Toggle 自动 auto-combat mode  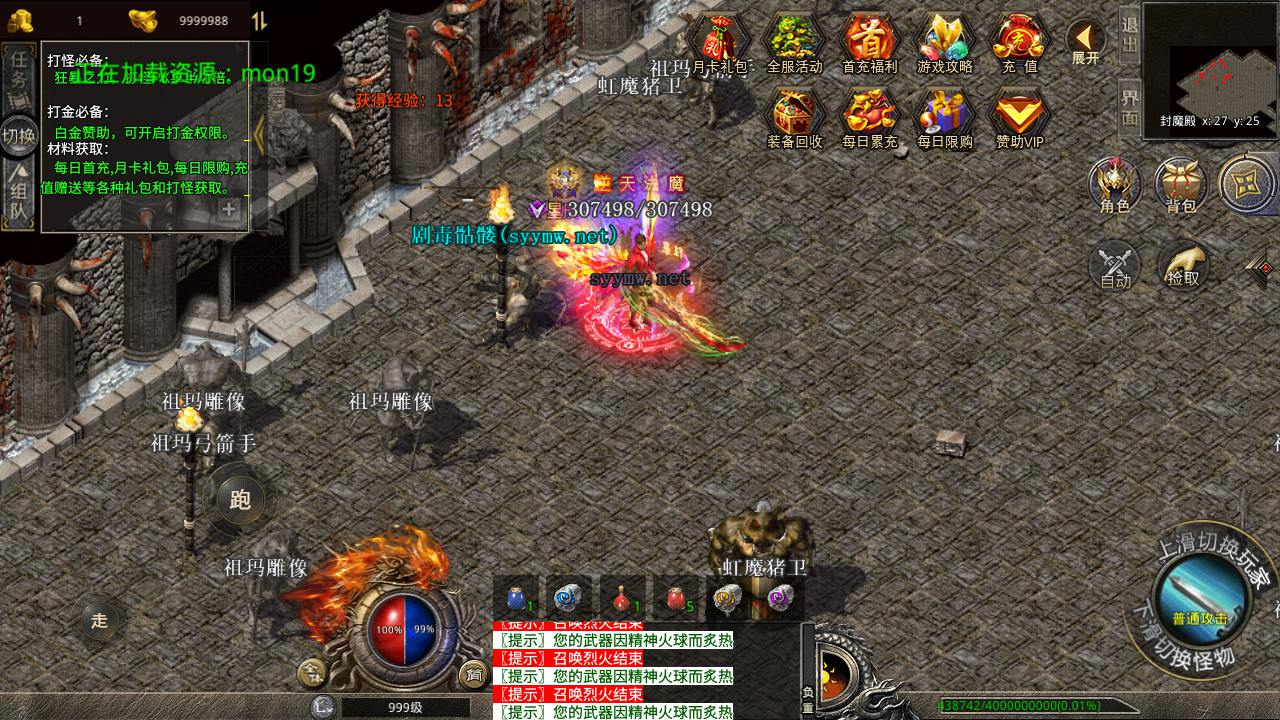pos(1115,264)
